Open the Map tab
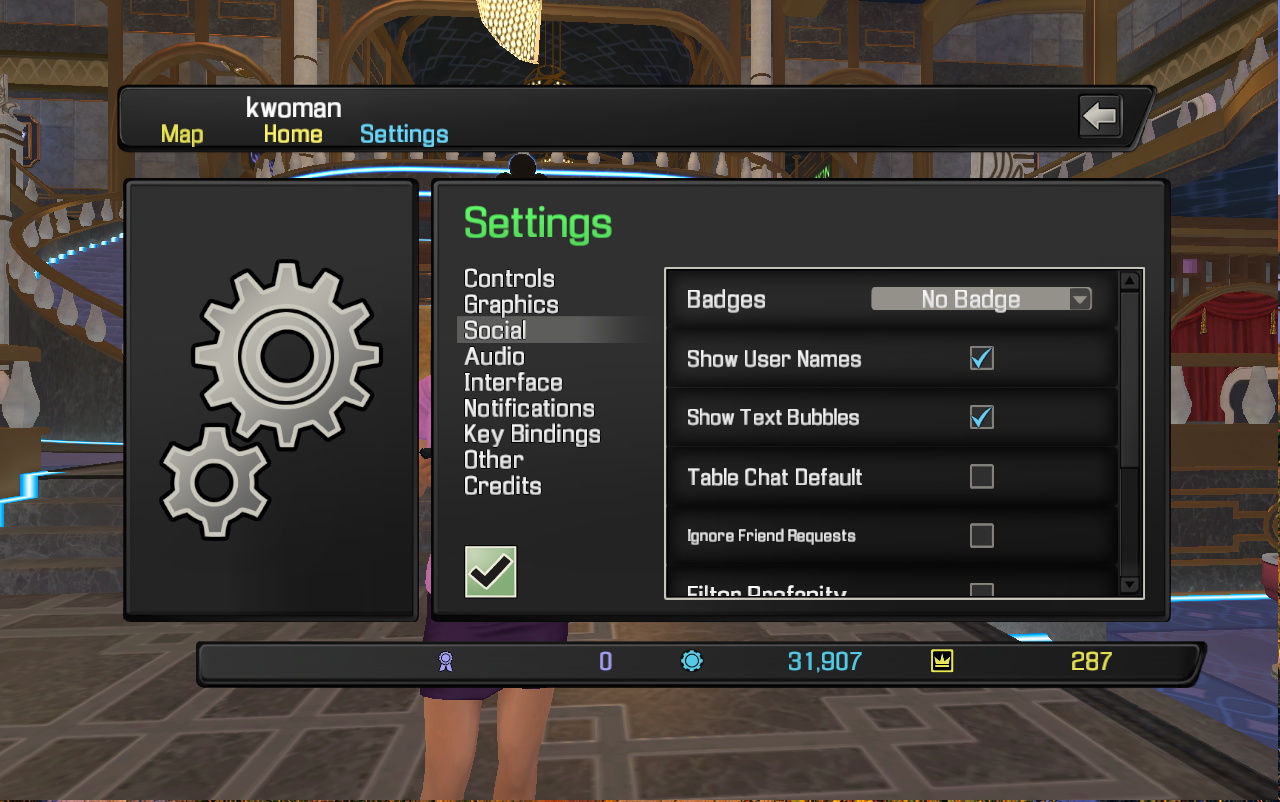Image resolution: width=1280 pixels, height=802 pixels. (x=182, y=134)
